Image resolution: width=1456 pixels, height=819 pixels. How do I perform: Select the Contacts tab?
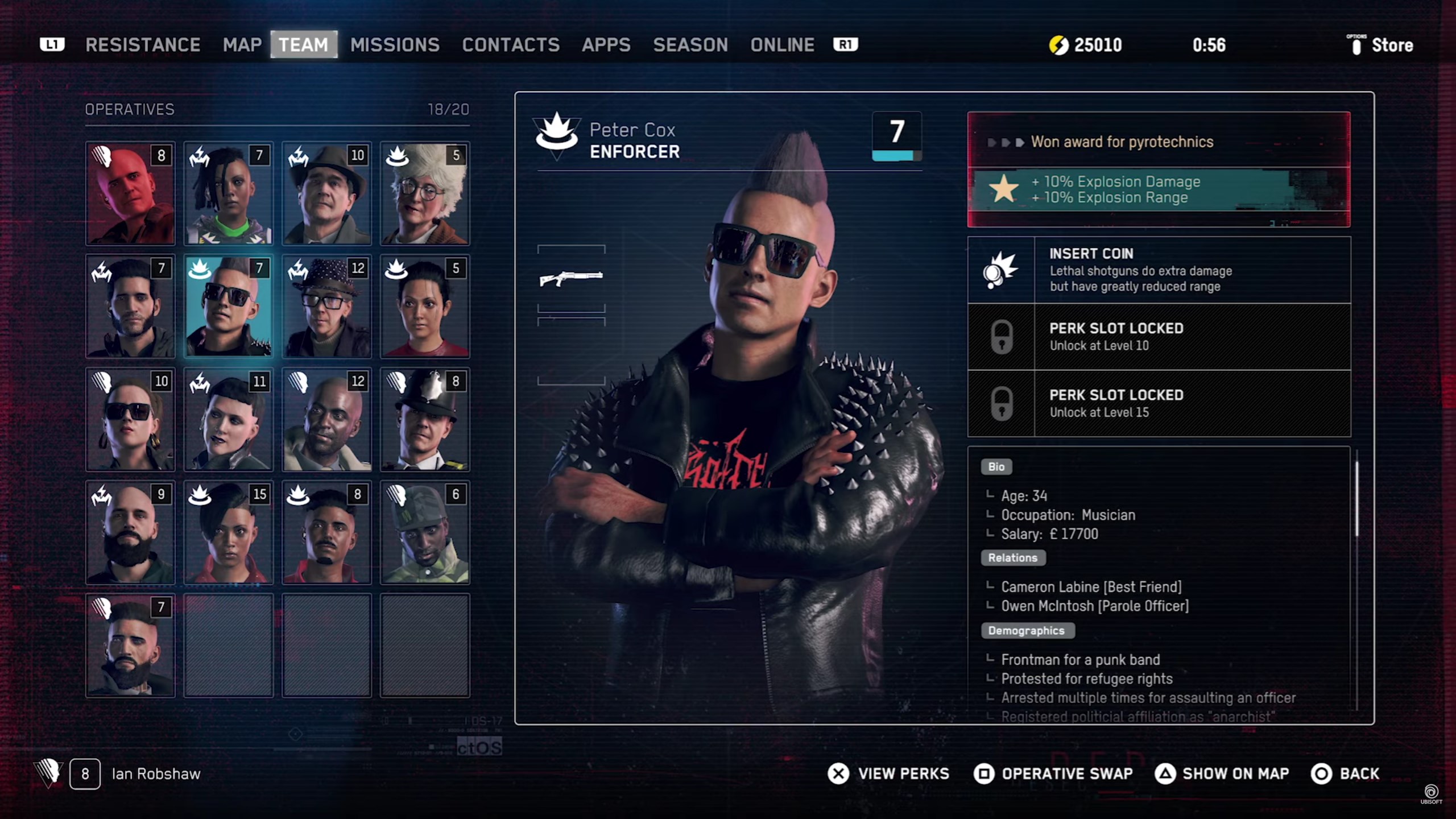[511, 45]
